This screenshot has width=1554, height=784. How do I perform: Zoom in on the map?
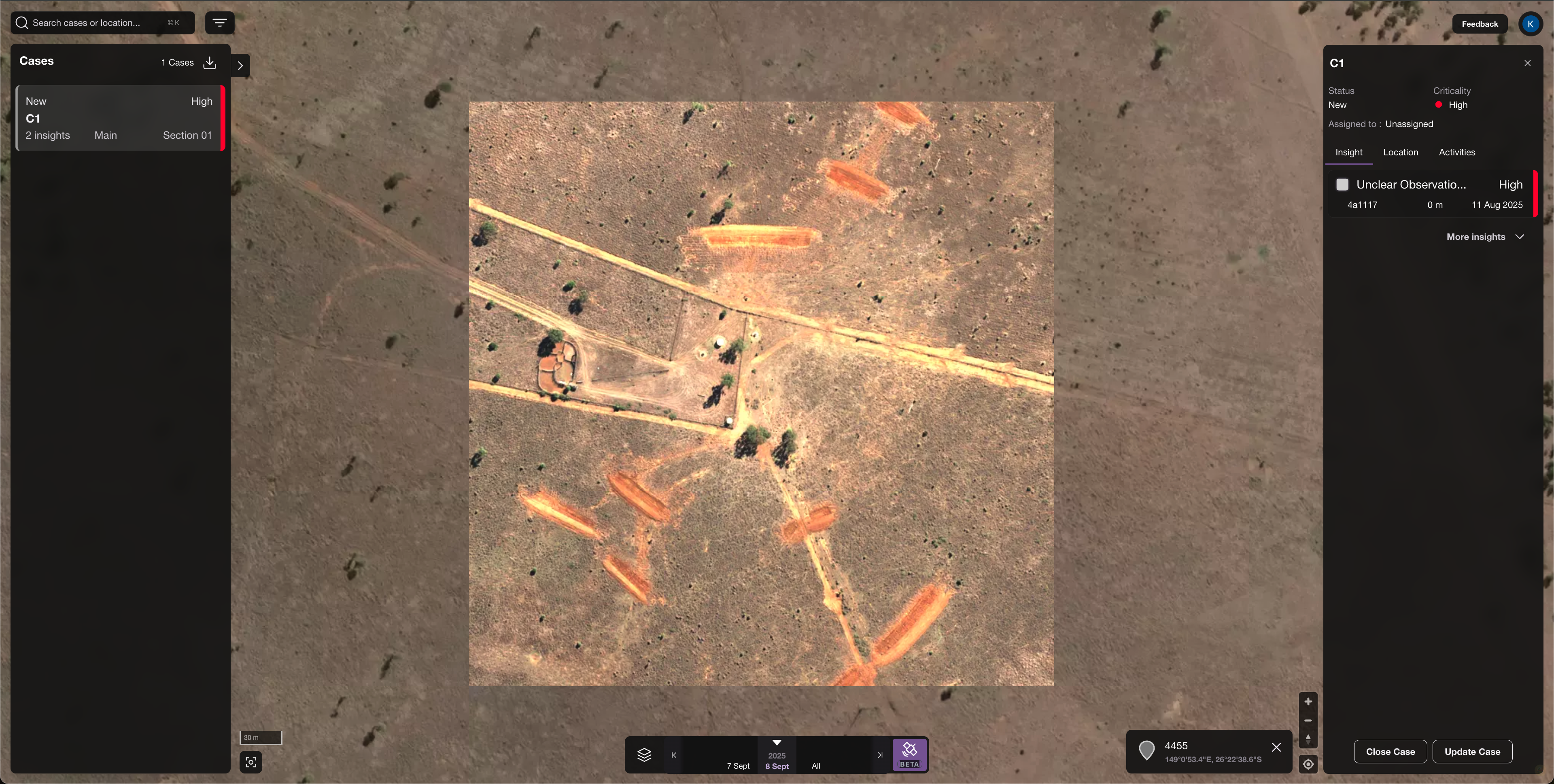(1308, 701)
